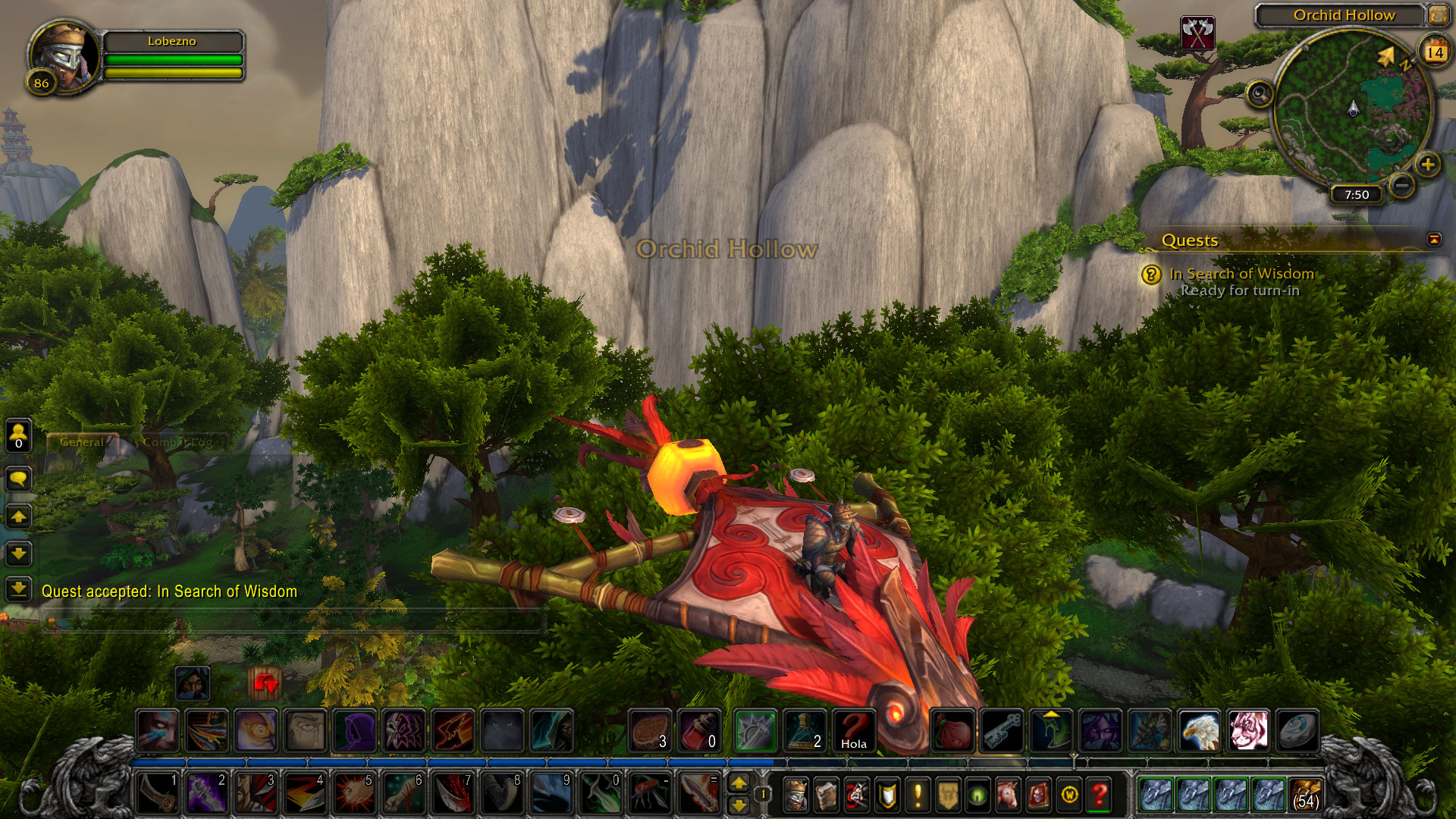Click the crossed axes buff icon
The image size is (1456, 819).
[1197, 33]
